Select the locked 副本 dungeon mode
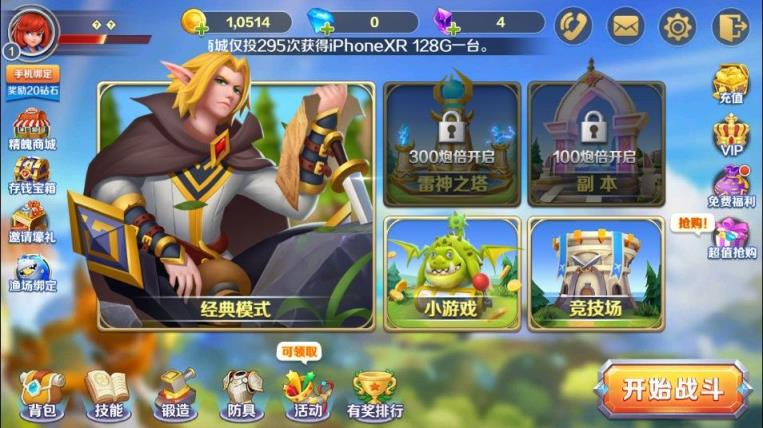763x428 pixels. tap(595, 141)
